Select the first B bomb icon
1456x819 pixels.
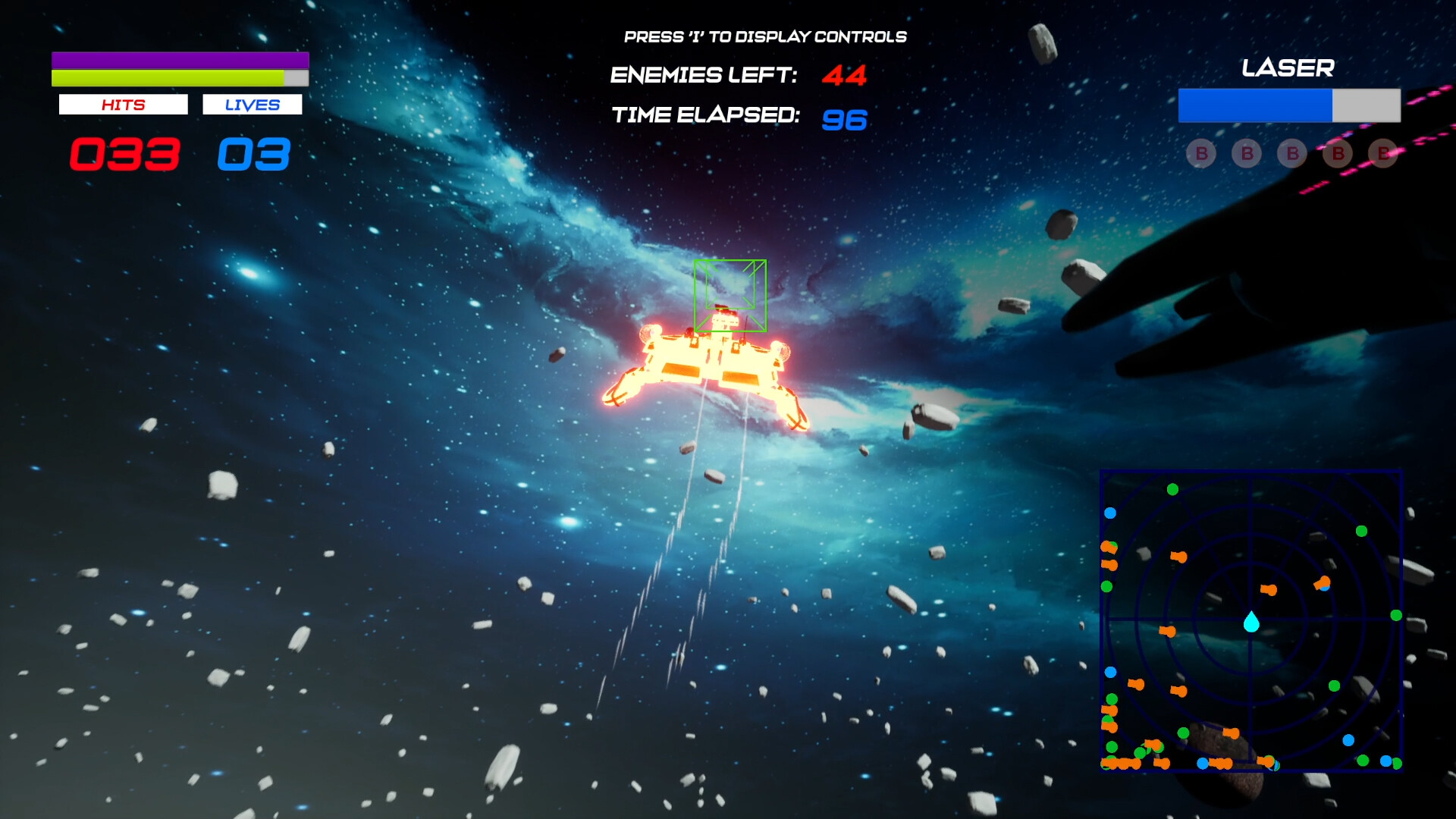click(1200, 154)
